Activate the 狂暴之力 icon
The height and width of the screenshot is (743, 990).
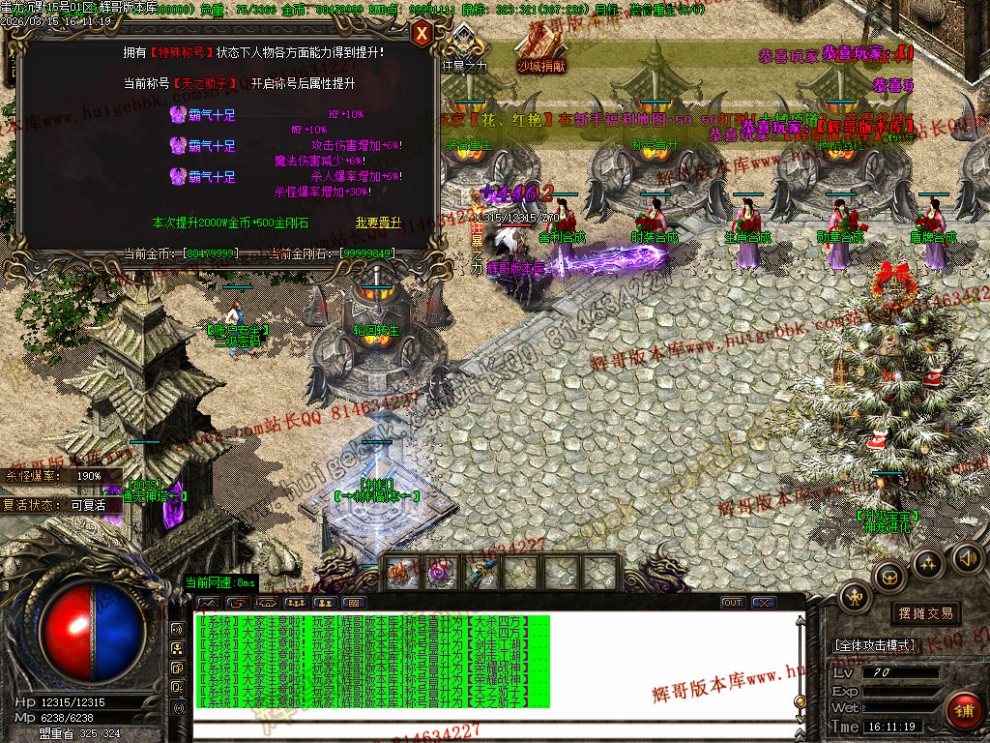tap(466, 48)
